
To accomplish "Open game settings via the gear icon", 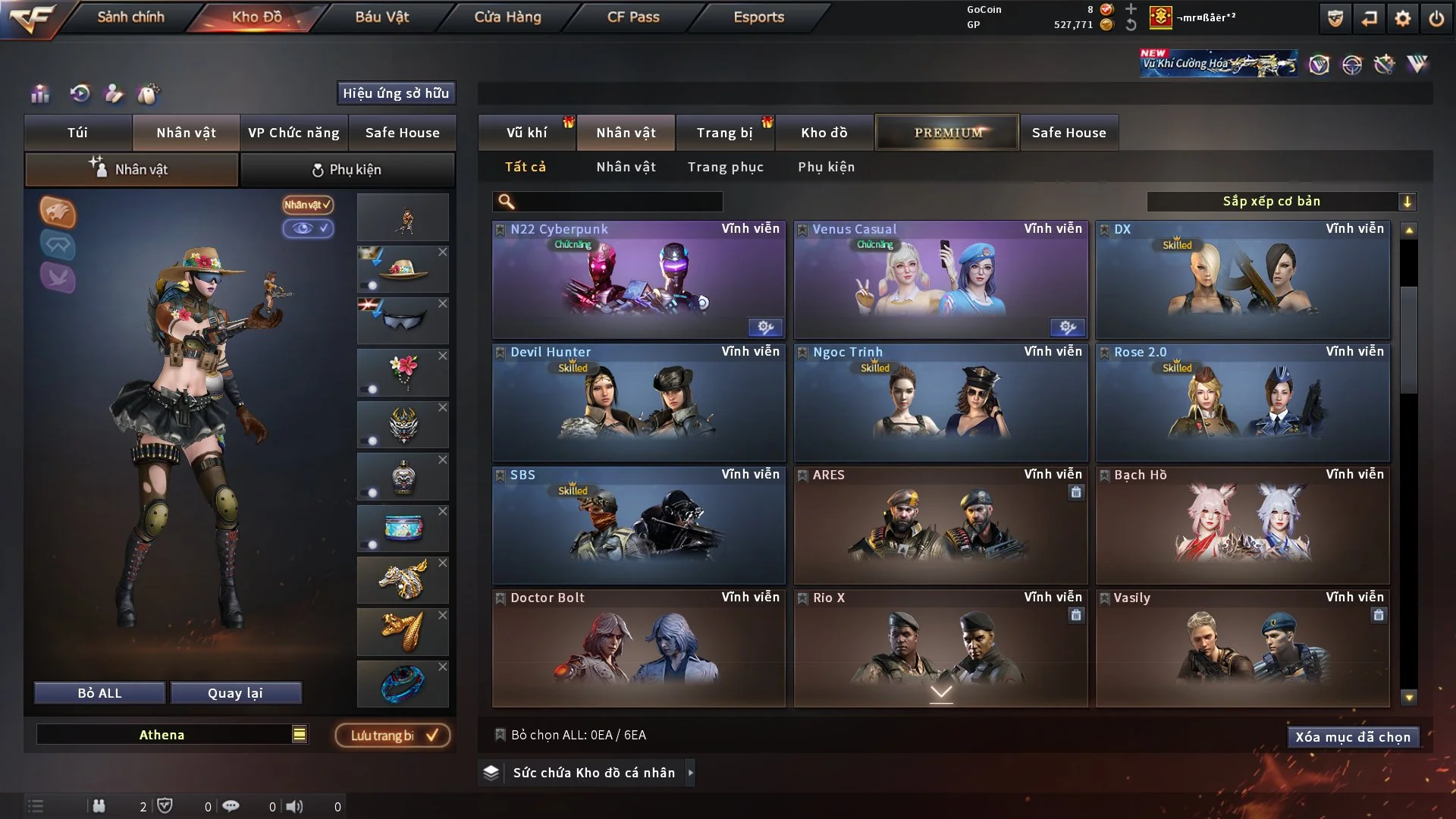I will pyautogui.click(x=1401, y=18).
